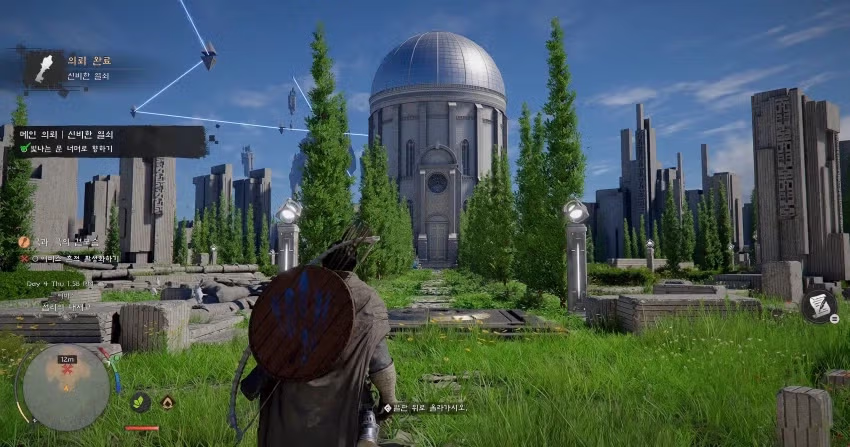Viewport: 850px width, 447px height.
Task: Select the main quest tracker panel
Action: [x=112, y=140]
